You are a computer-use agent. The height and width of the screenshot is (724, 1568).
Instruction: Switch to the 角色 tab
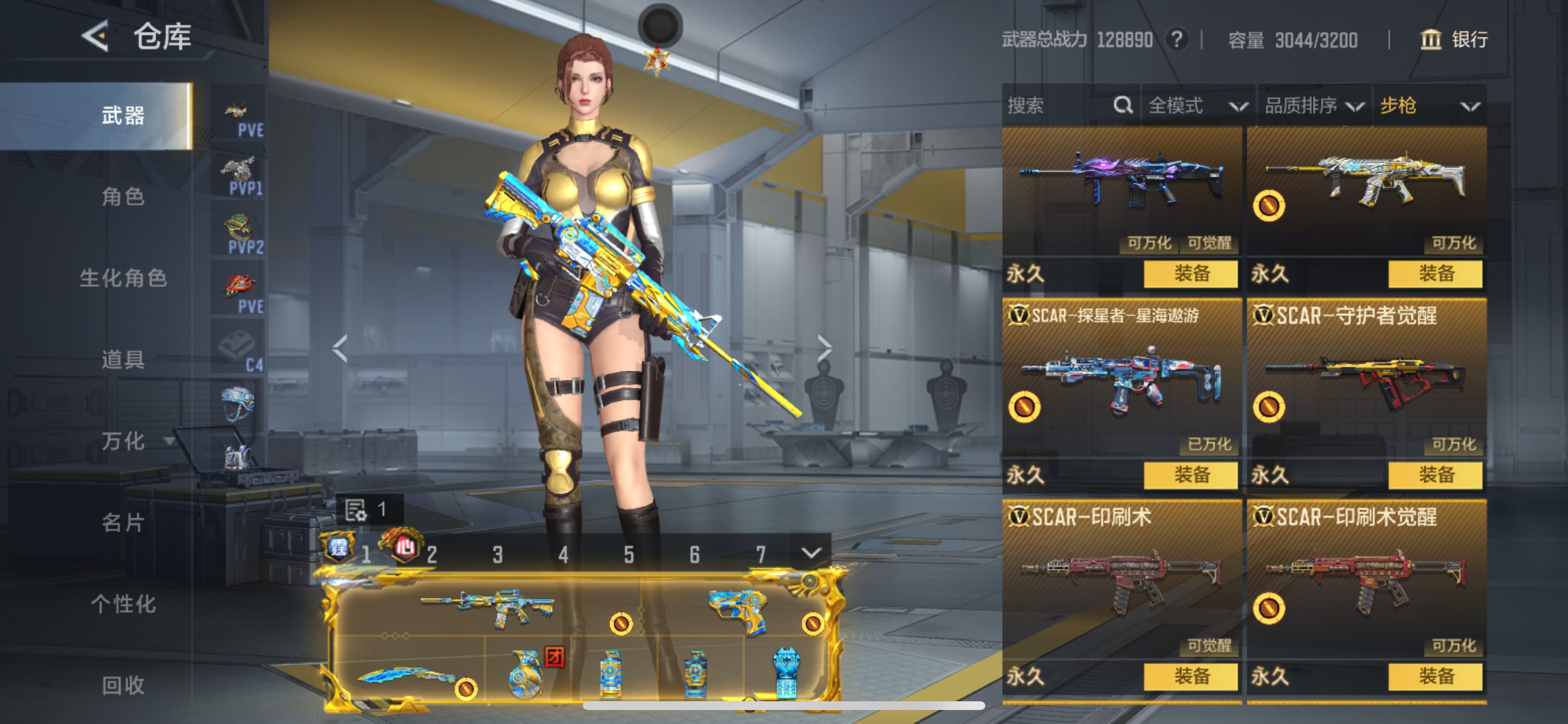[x=123, y=196]
